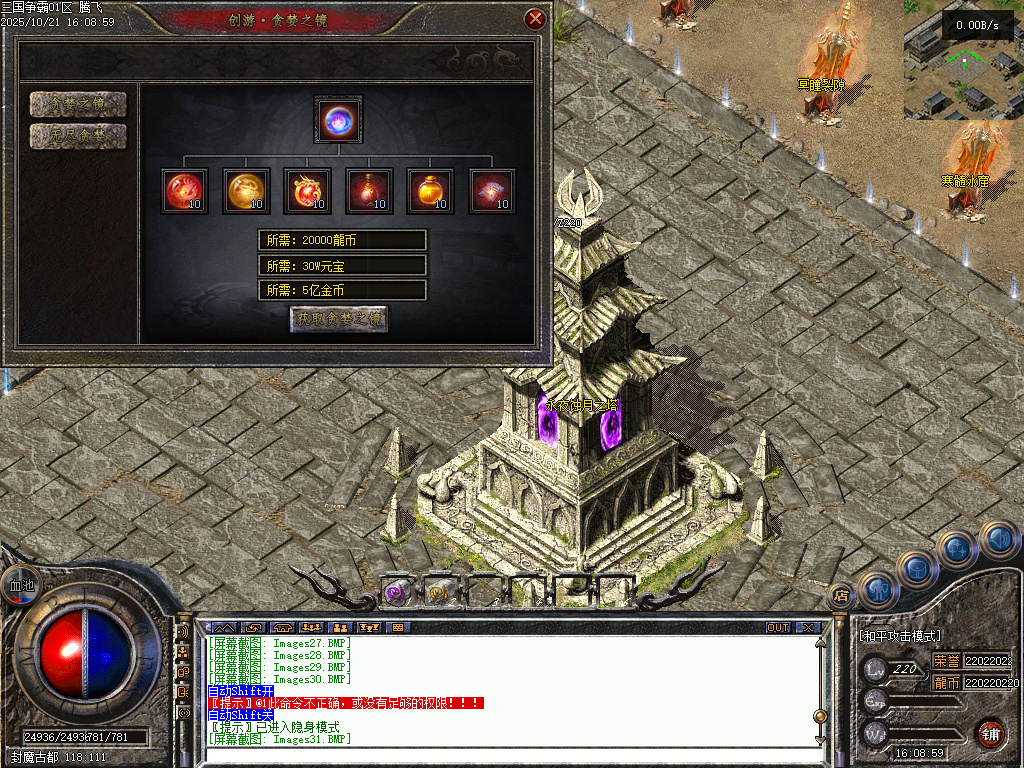
Task: Select the yellow potion bottle material slot
Action: (x=430, y=191)
